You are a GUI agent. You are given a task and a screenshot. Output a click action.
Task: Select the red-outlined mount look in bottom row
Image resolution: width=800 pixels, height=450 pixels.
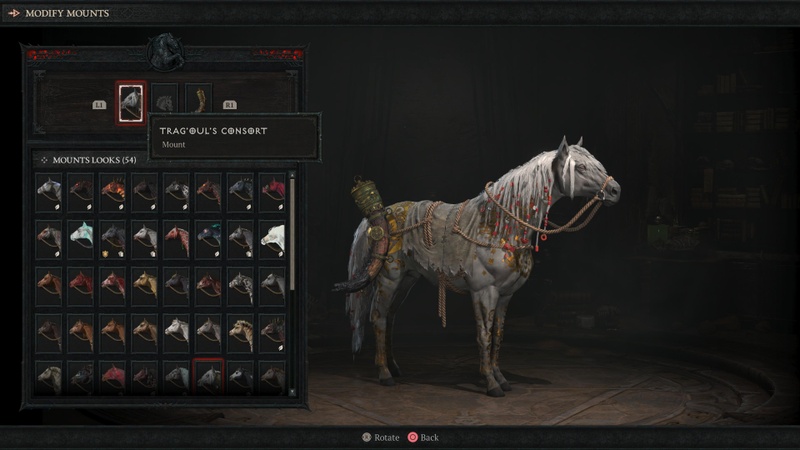tap(208, 376)
